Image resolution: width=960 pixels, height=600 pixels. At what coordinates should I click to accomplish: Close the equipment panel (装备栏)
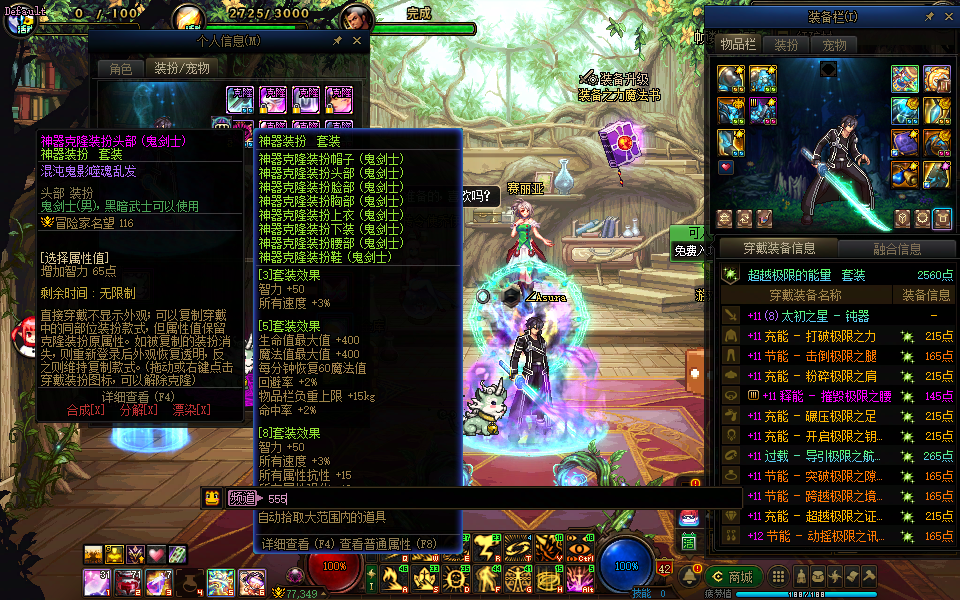[947, 17]
